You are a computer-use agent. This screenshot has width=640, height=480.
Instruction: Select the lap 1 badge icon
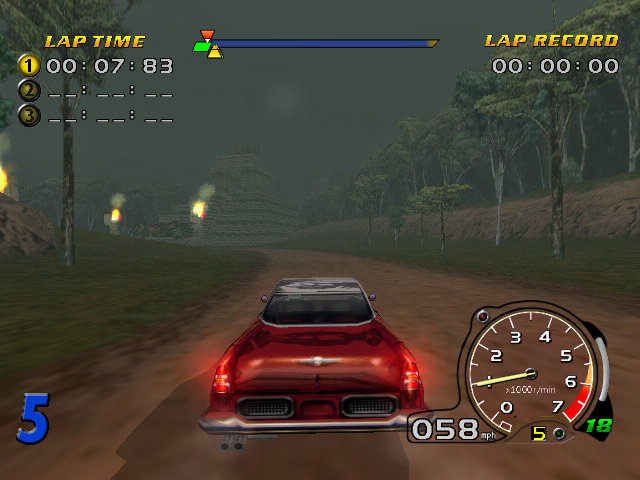(29, 66)
